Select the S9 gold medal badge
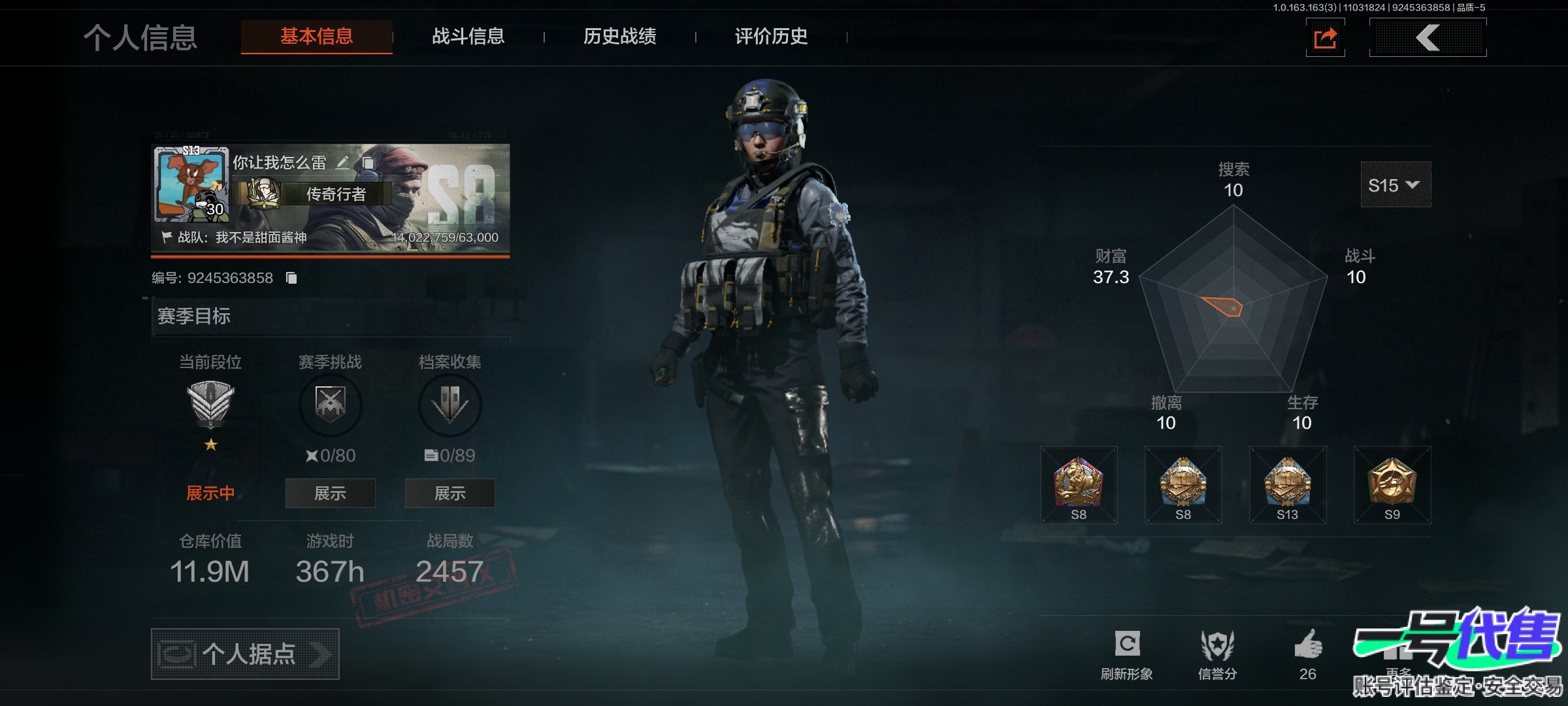The height and width of the screenshot is (706, 1568). (1392, 484)
